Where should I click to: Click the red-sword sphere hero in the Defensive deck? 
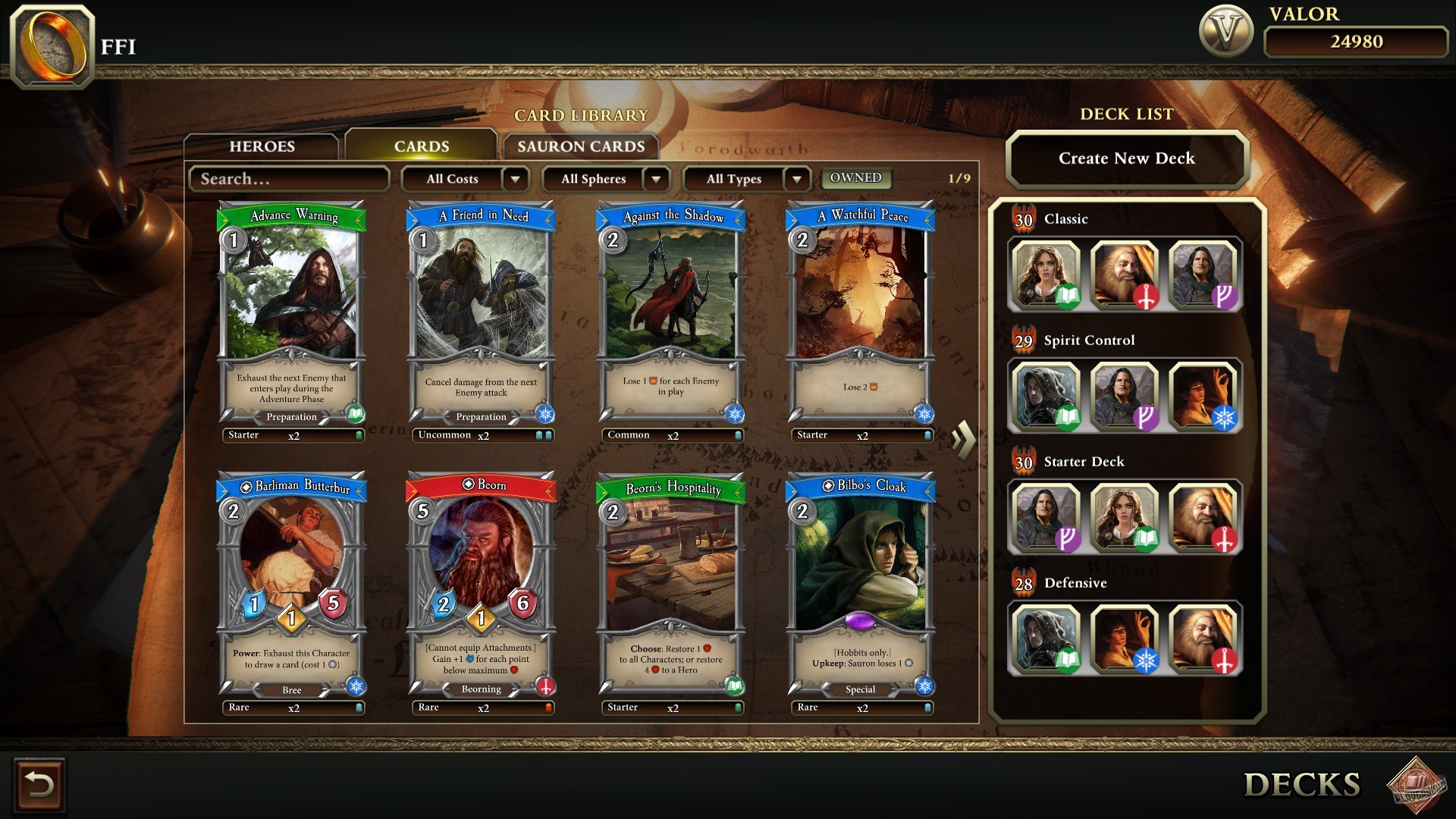(1205, 638)
